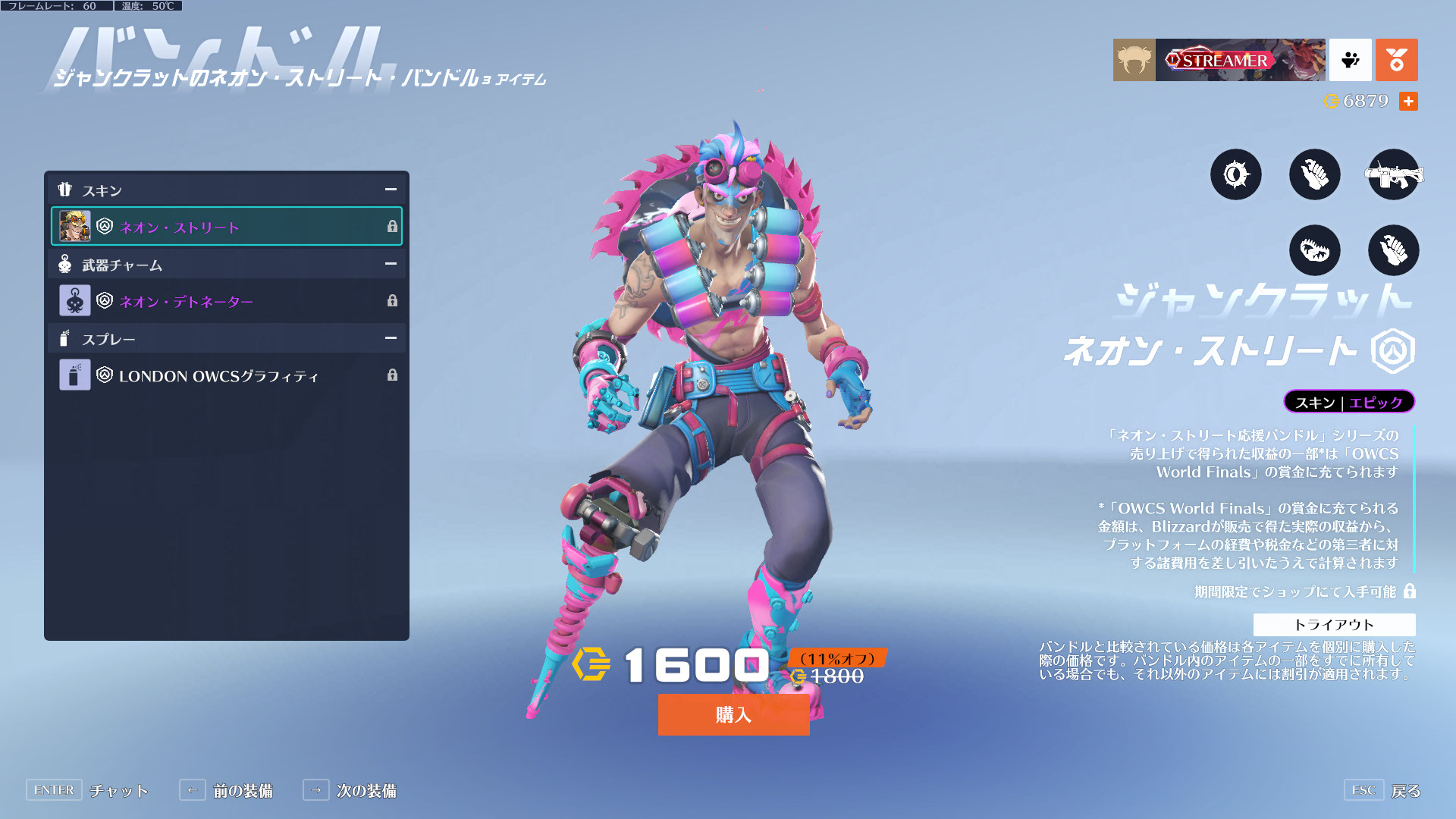
Task: Preview the steel trap ability icon
Action: pyautogui.click(x=1314, y=250)
